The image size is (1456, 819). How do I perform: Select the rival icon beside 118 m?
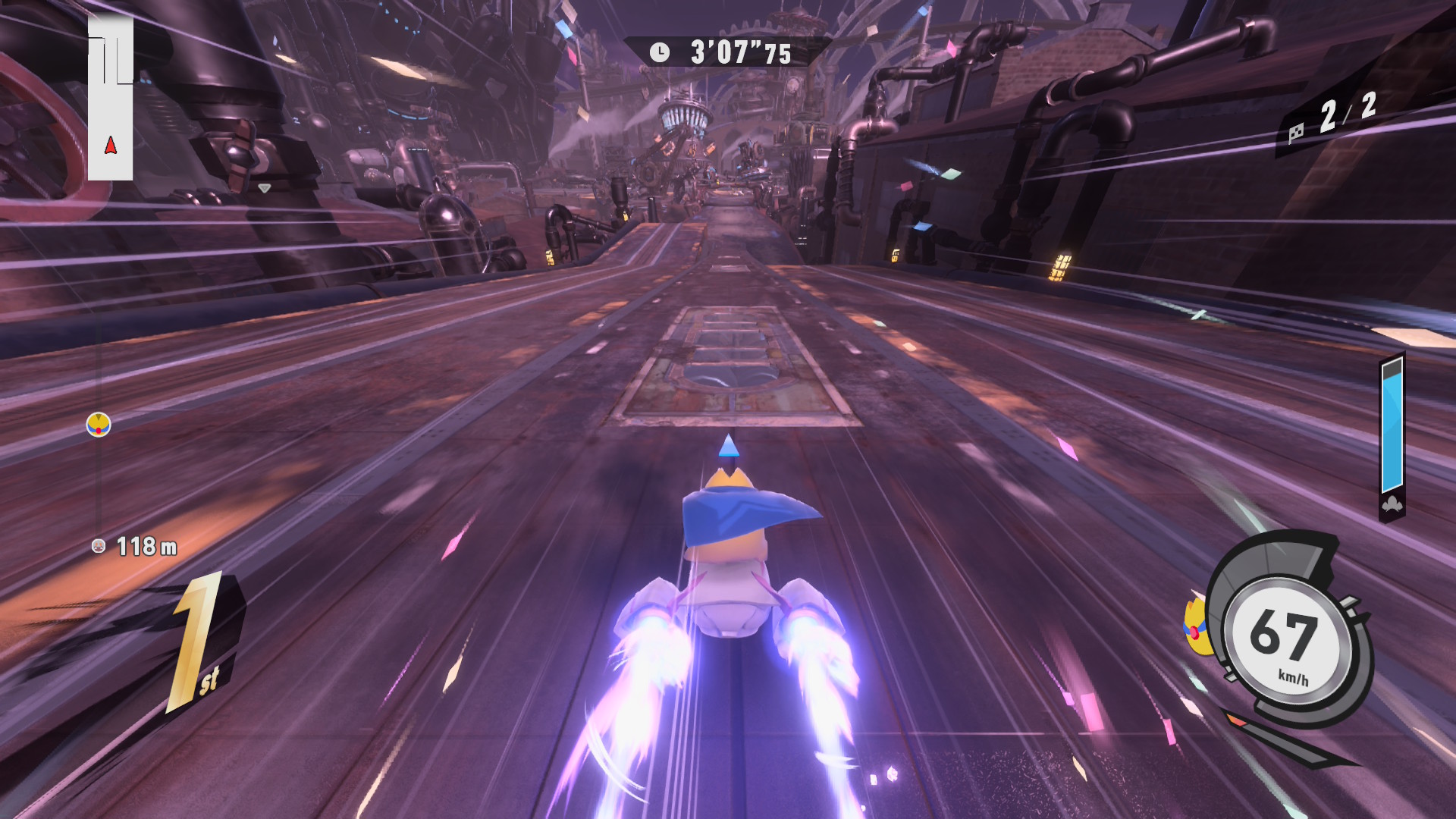click(99, 546)
